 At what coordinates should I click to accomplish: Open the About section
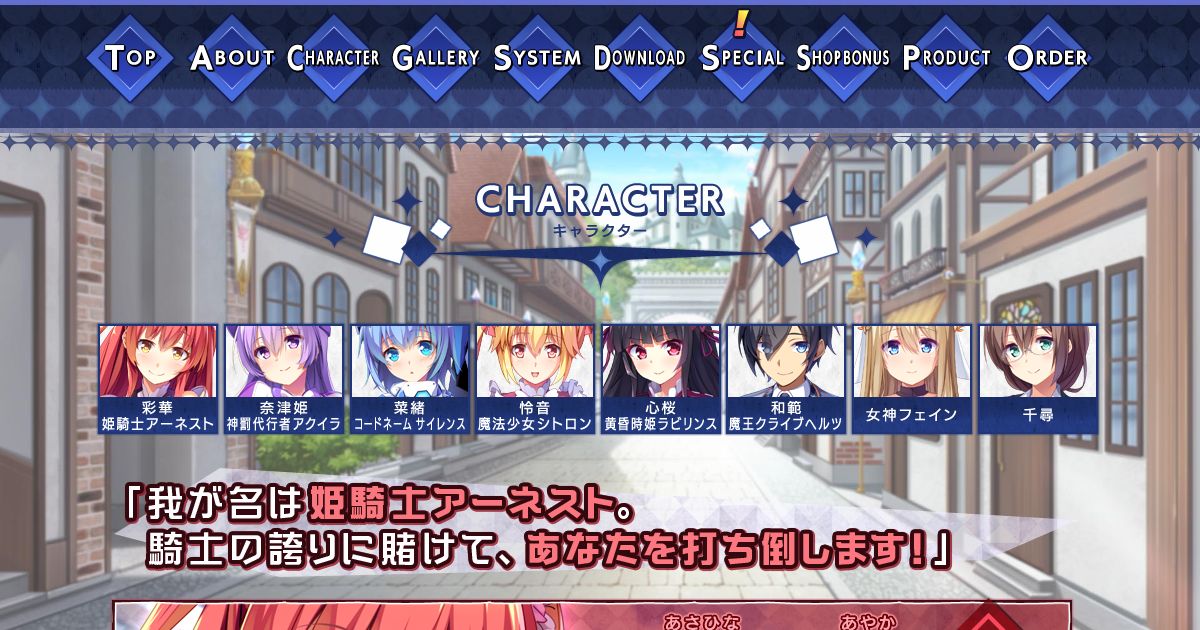(x=232, y=57)
